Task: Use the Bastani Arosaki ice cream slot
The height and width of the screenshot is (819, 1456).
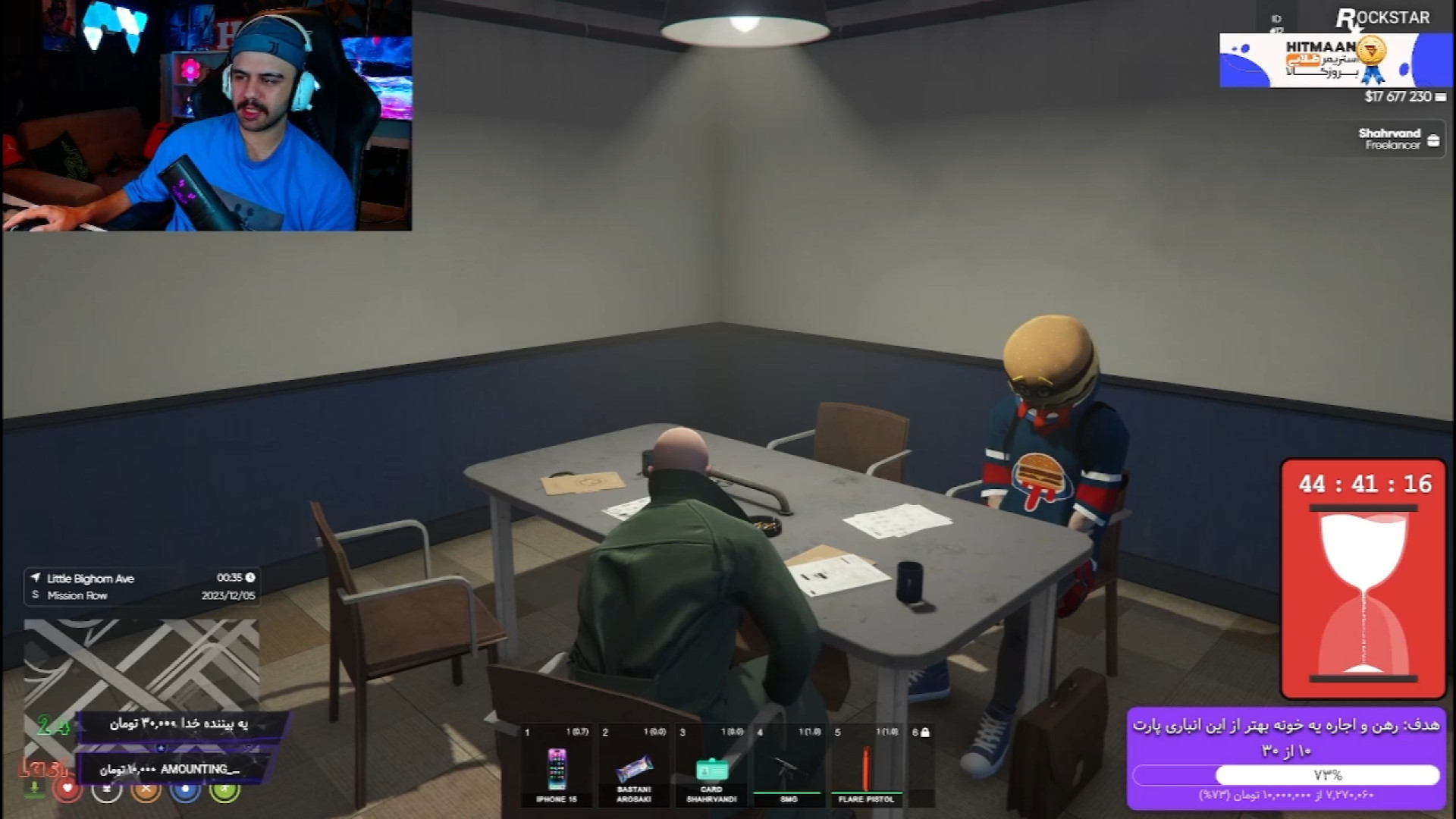Action: pyautogui.click(x=634, y=767)
